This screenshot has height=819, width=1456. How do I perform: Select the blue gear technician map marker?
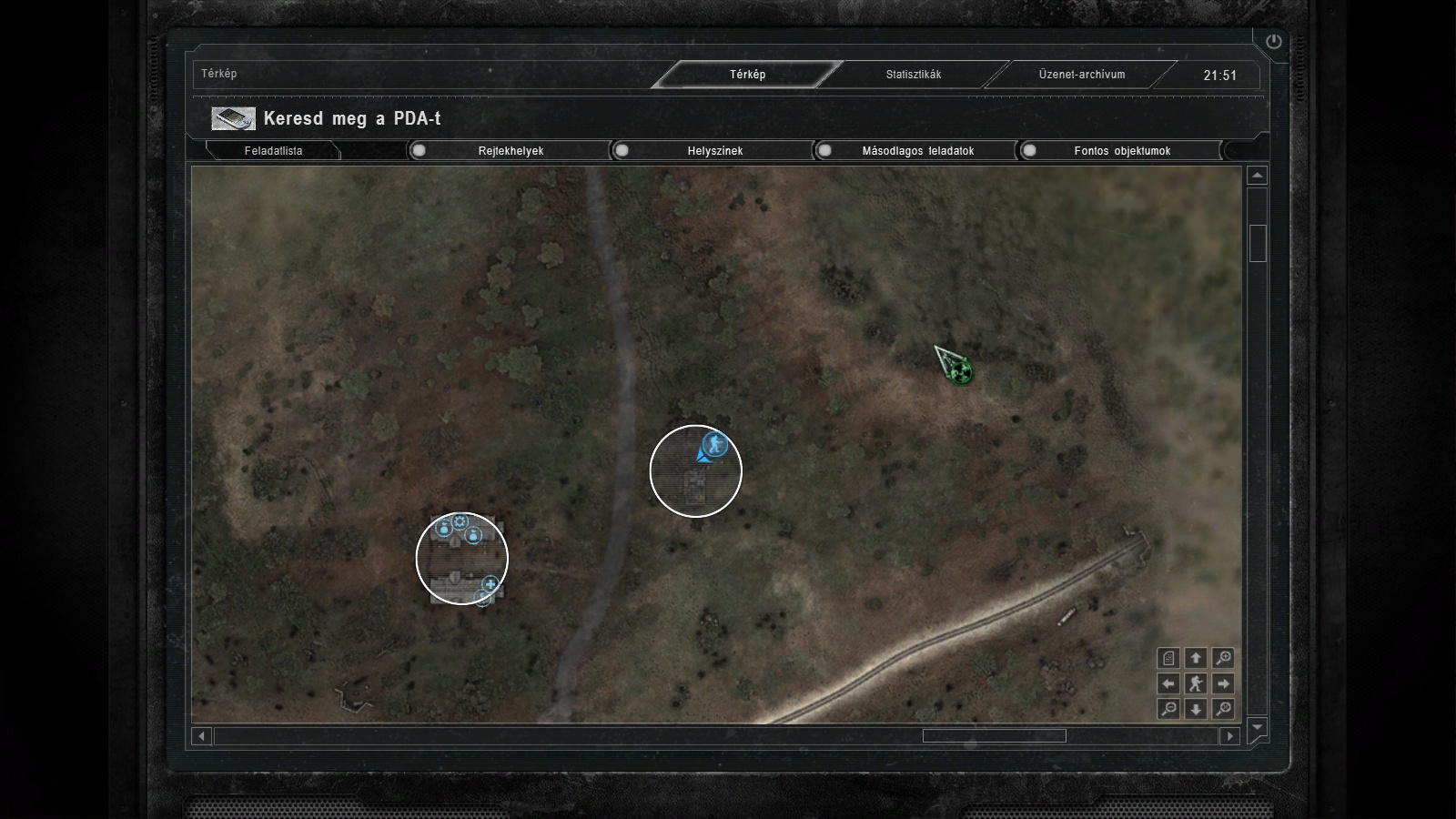tap(460, 522)
